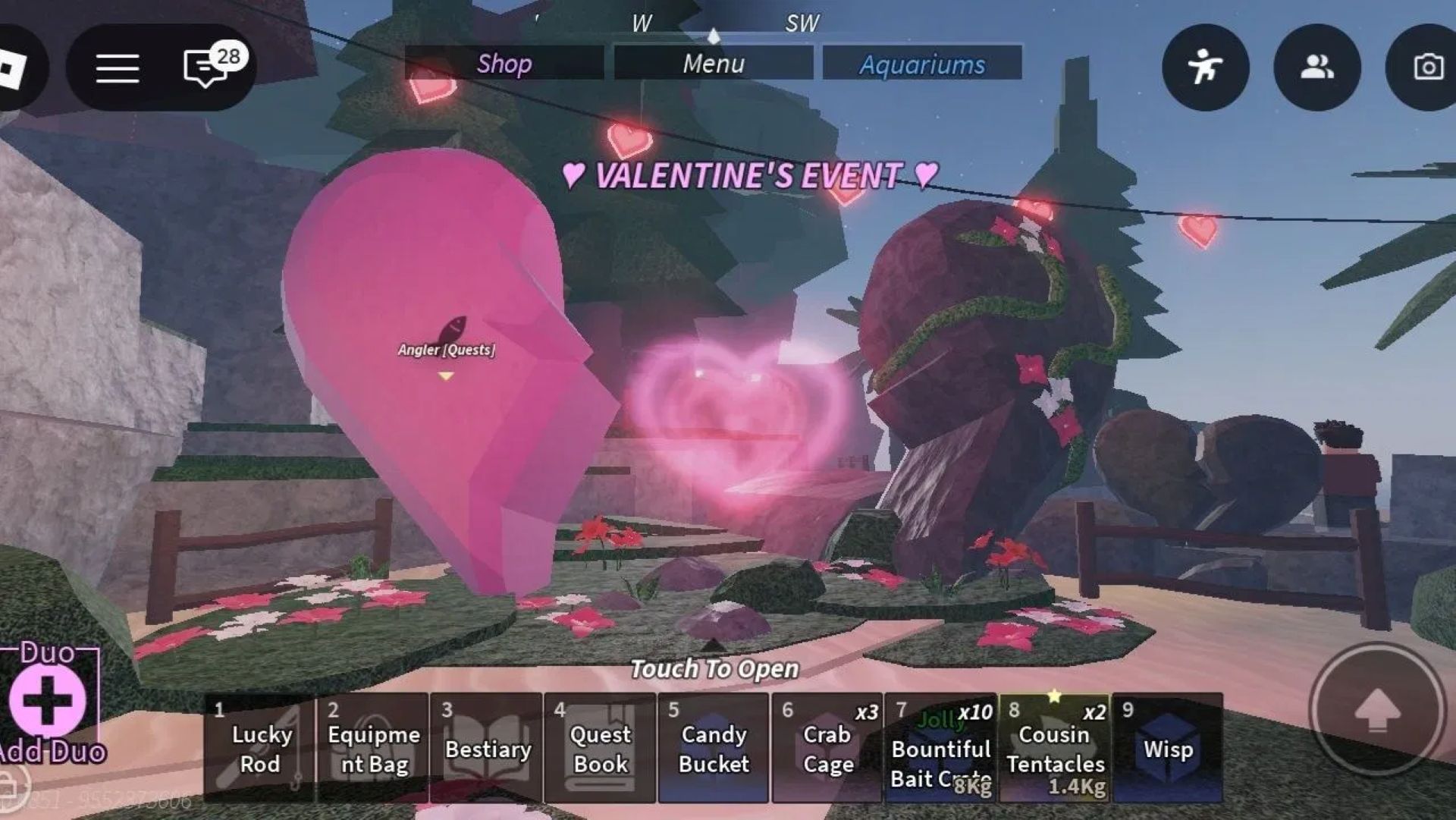Choose the Candy Bucket slot

(x=713, y=748)
